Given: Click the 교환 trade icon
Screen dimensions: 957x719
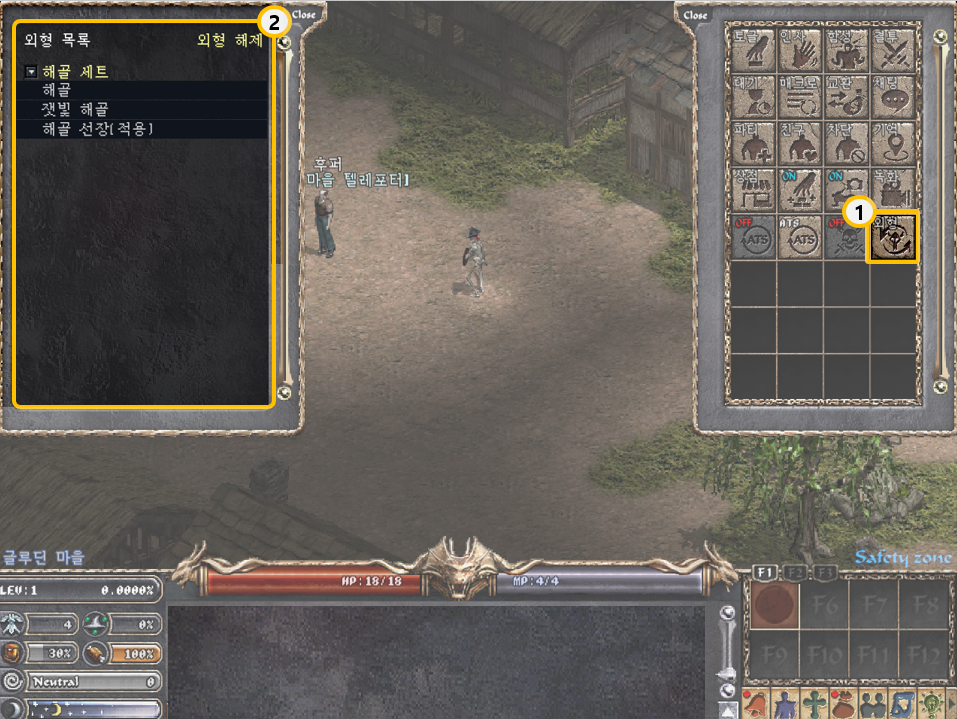Looking at the screenshot, I should (844, 95).
